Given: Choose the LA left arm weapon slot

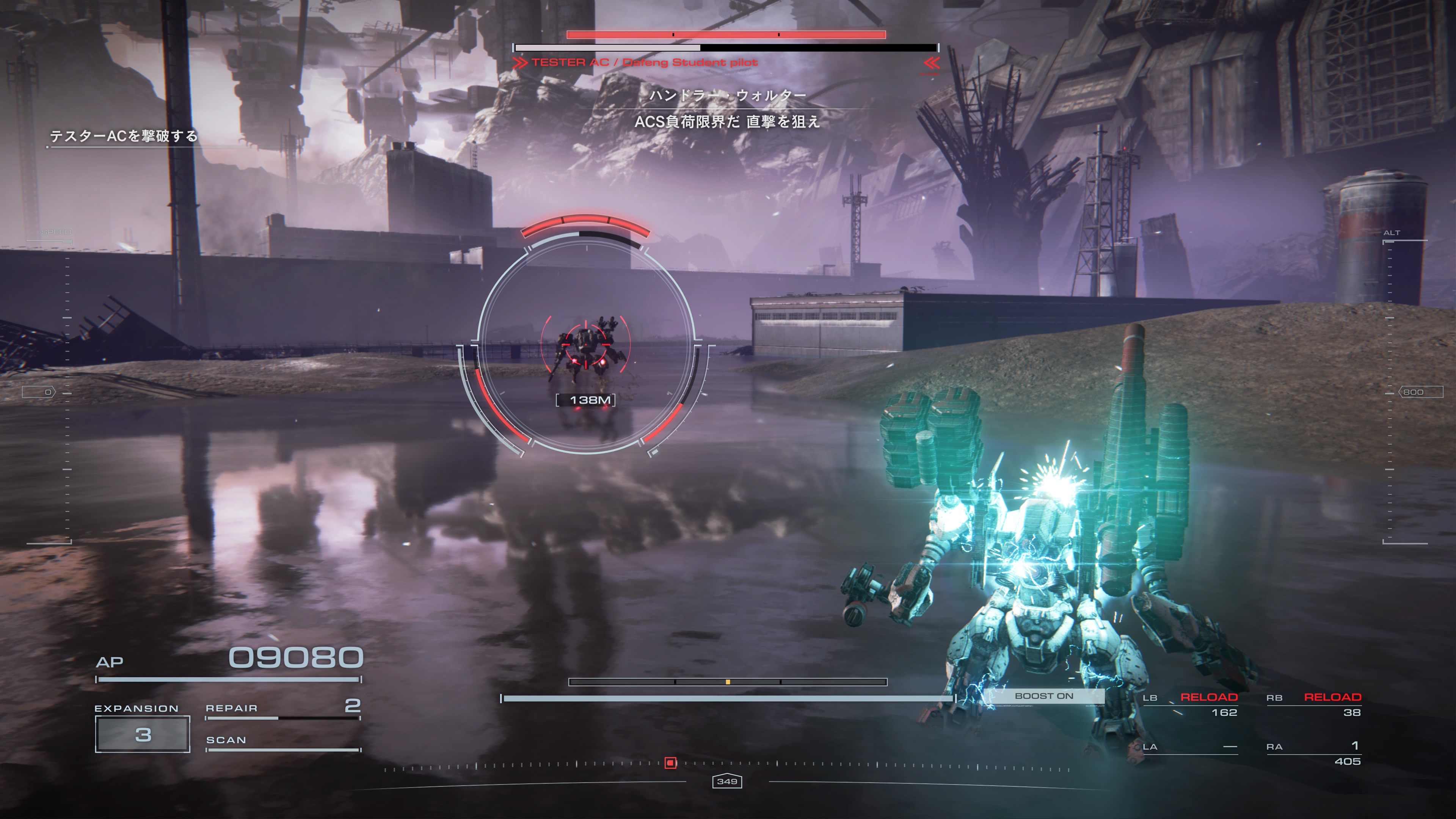Looking at the screenshot, I should click(x=1190, y=747).
